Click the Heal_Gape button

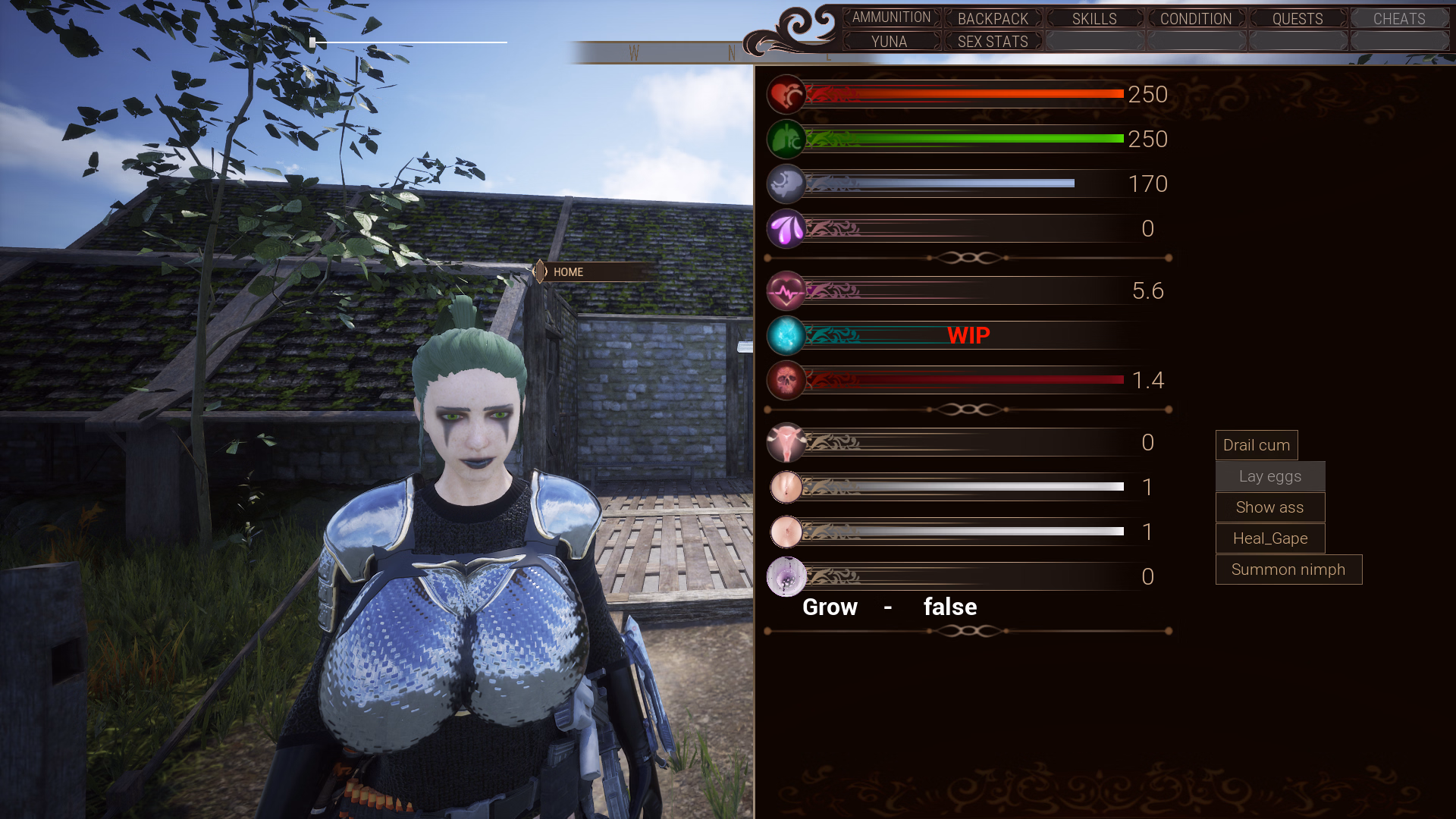[x=1270, y=538]
